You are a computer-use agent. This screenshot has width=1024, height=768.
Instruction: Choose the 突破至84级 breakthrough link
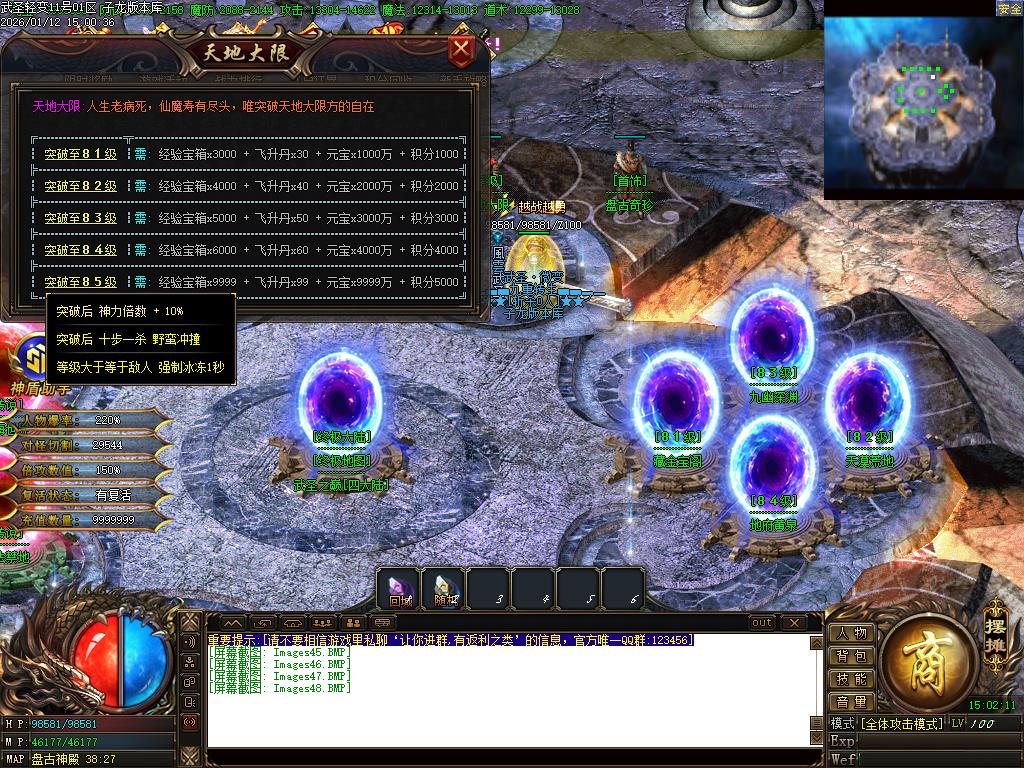(x=80, y=250)
